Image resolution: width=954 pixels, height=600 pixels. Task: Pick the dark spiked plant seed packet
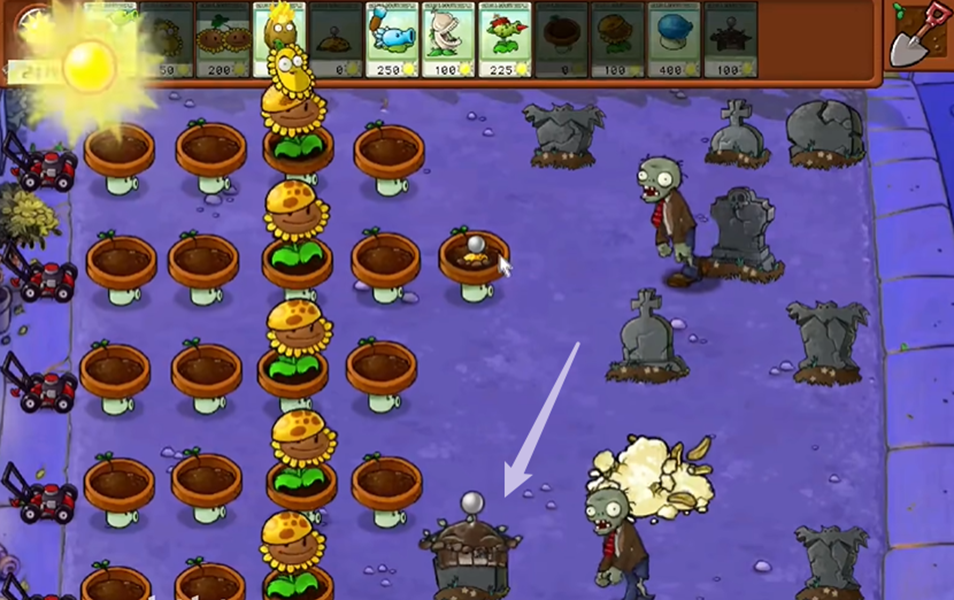click(730, 40)
